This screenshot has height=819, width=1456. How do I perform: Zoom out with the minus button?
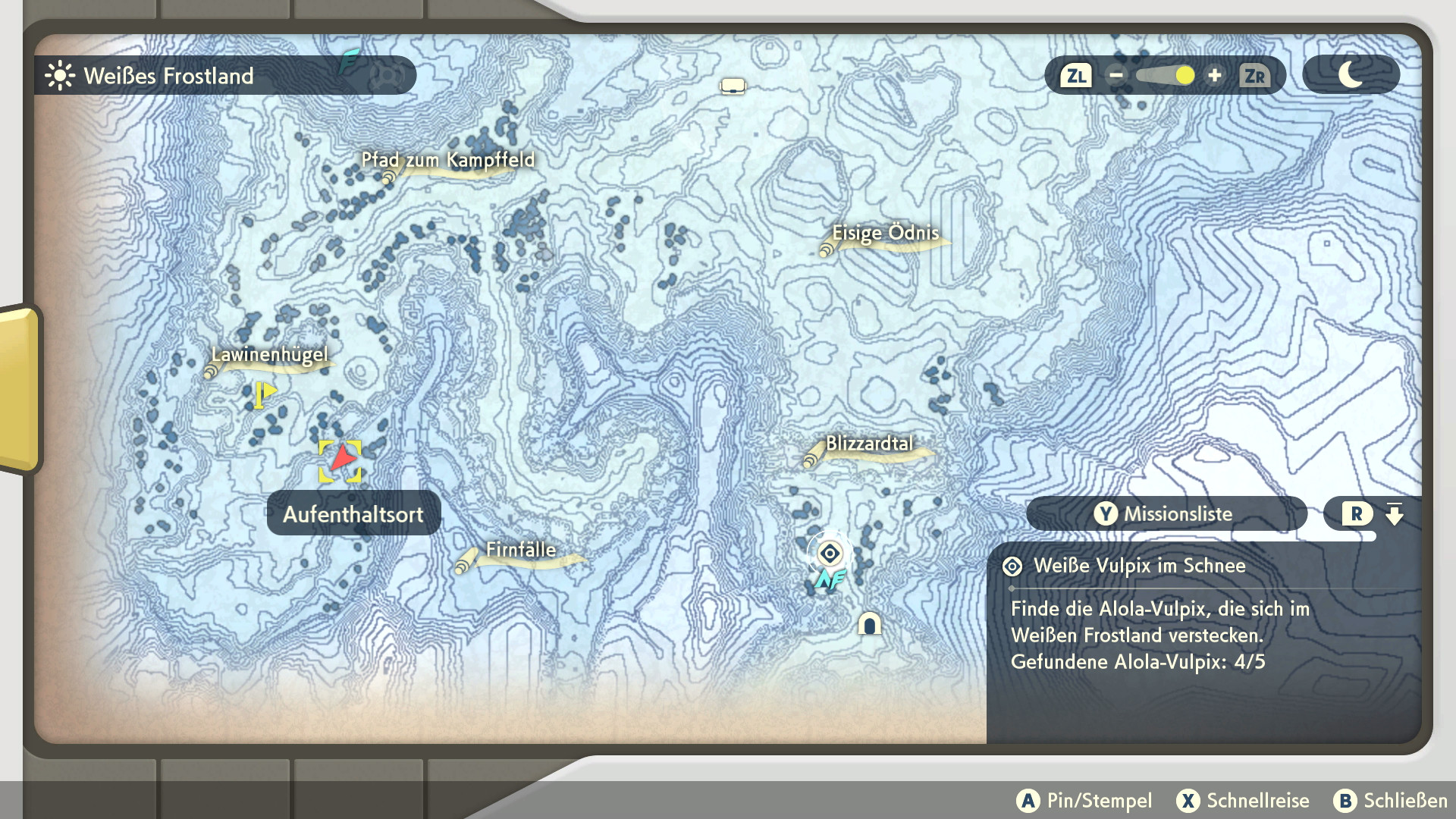pos(1116,76)
